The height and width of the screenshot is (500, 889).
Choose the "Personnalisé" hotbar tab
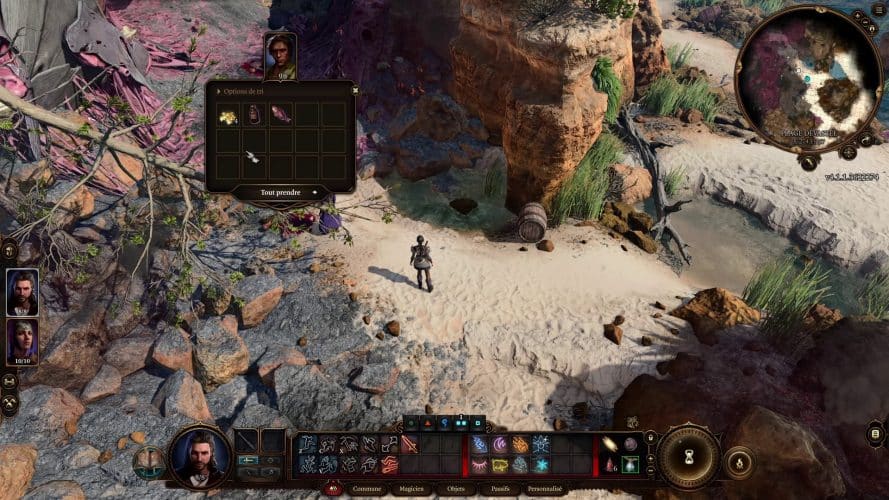coord(544,489)
